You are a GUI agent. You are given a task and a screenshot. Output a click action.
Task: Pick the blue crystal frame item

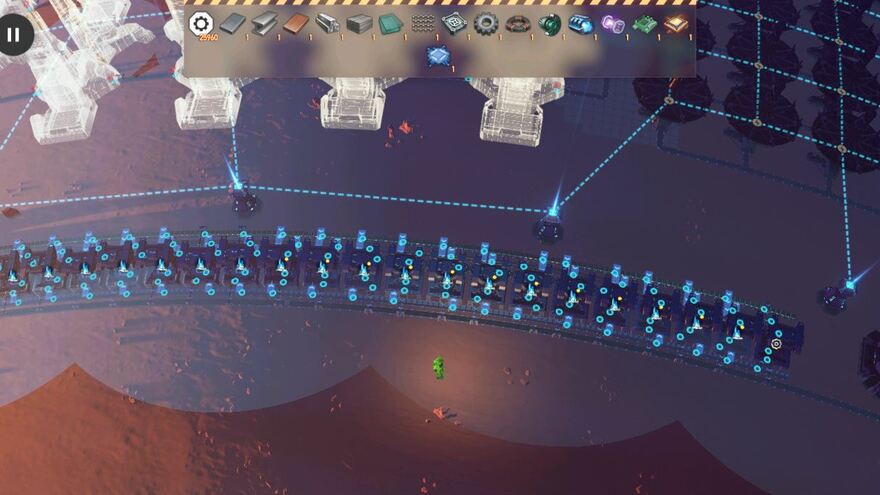tap(438, 56)
